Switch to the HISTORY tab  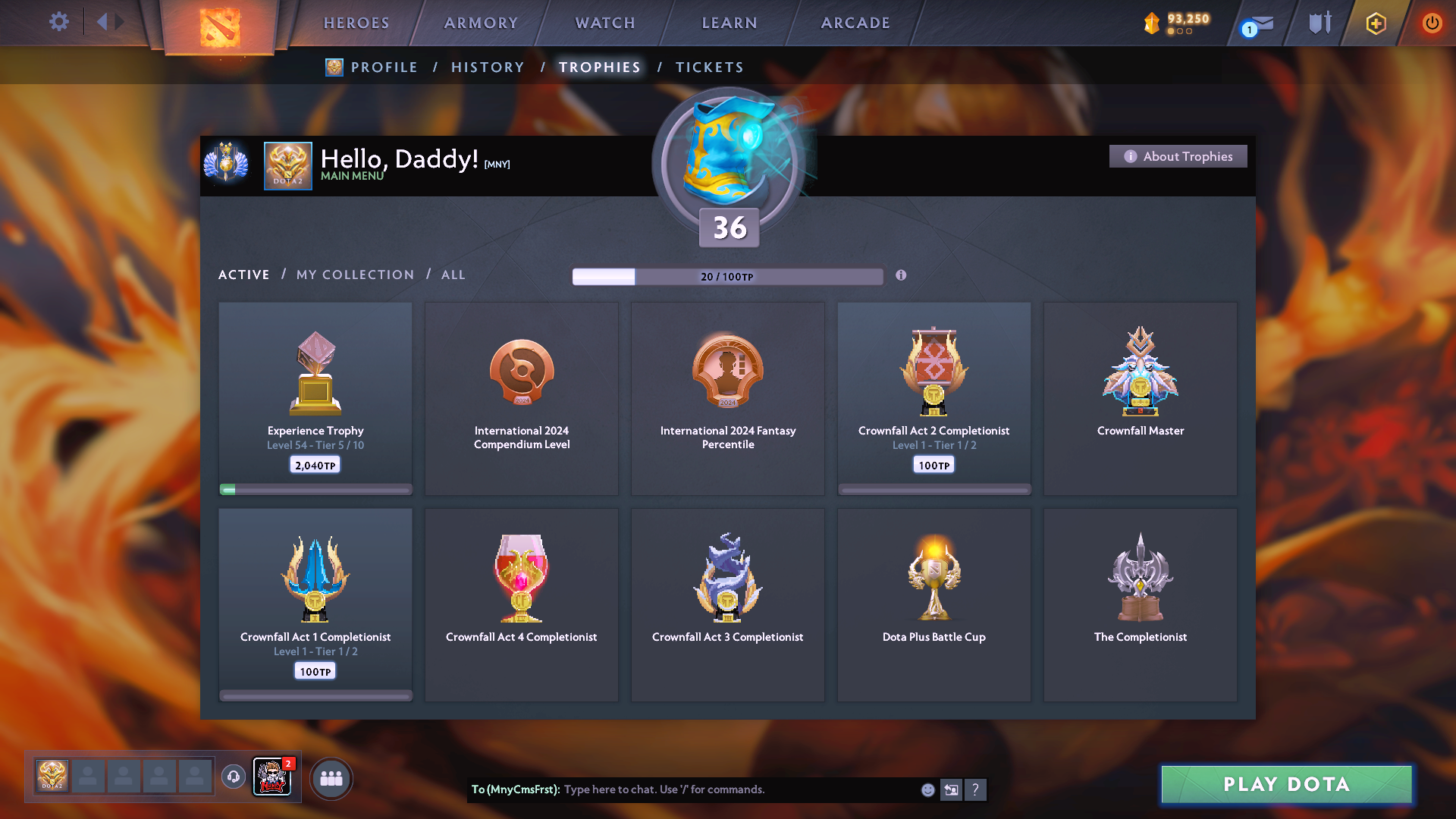click(488, 67)
